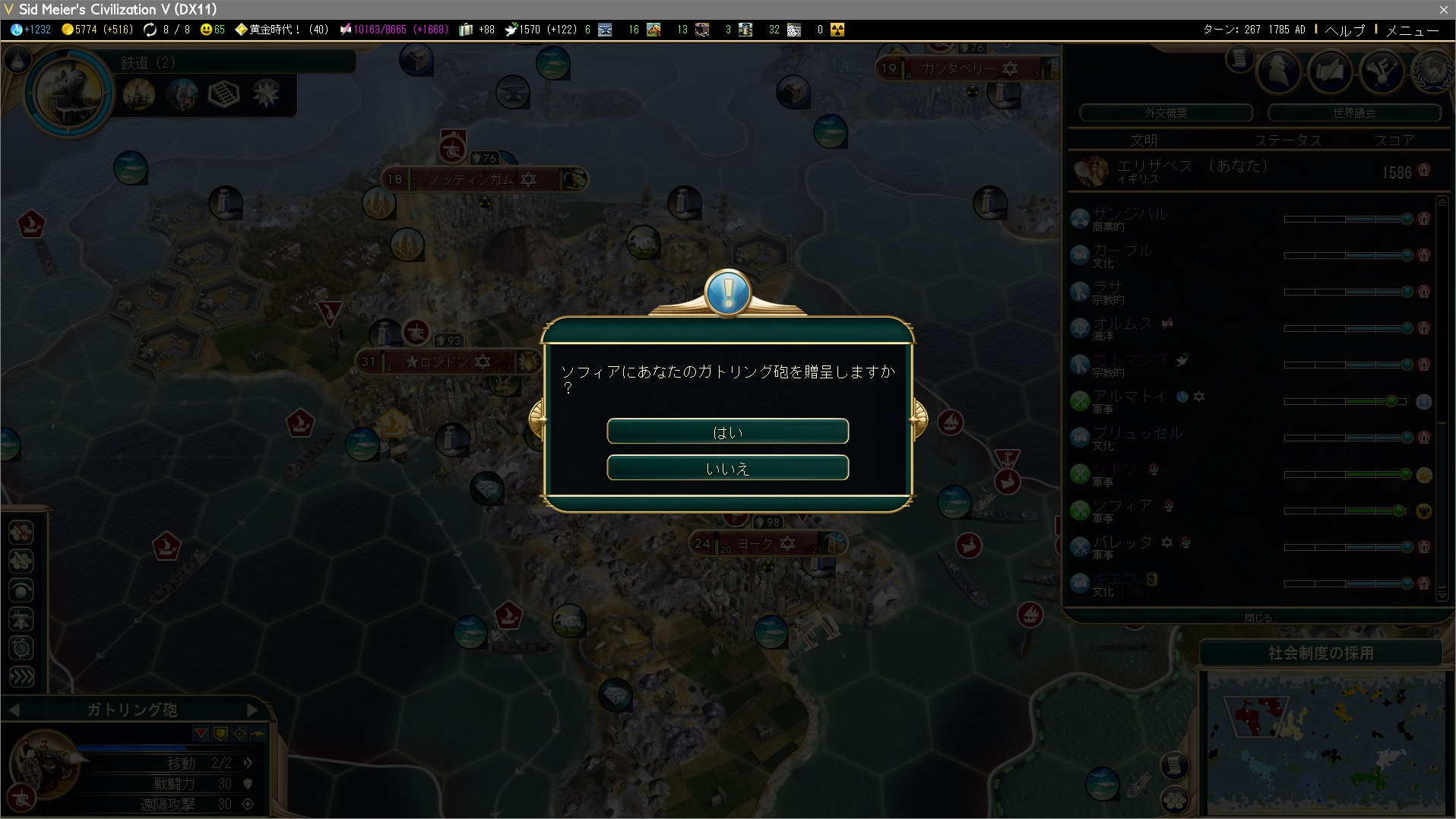Open the メニュー game menu
The height and width of the screenshot is (819, 1456).
tap(1412, 30)
